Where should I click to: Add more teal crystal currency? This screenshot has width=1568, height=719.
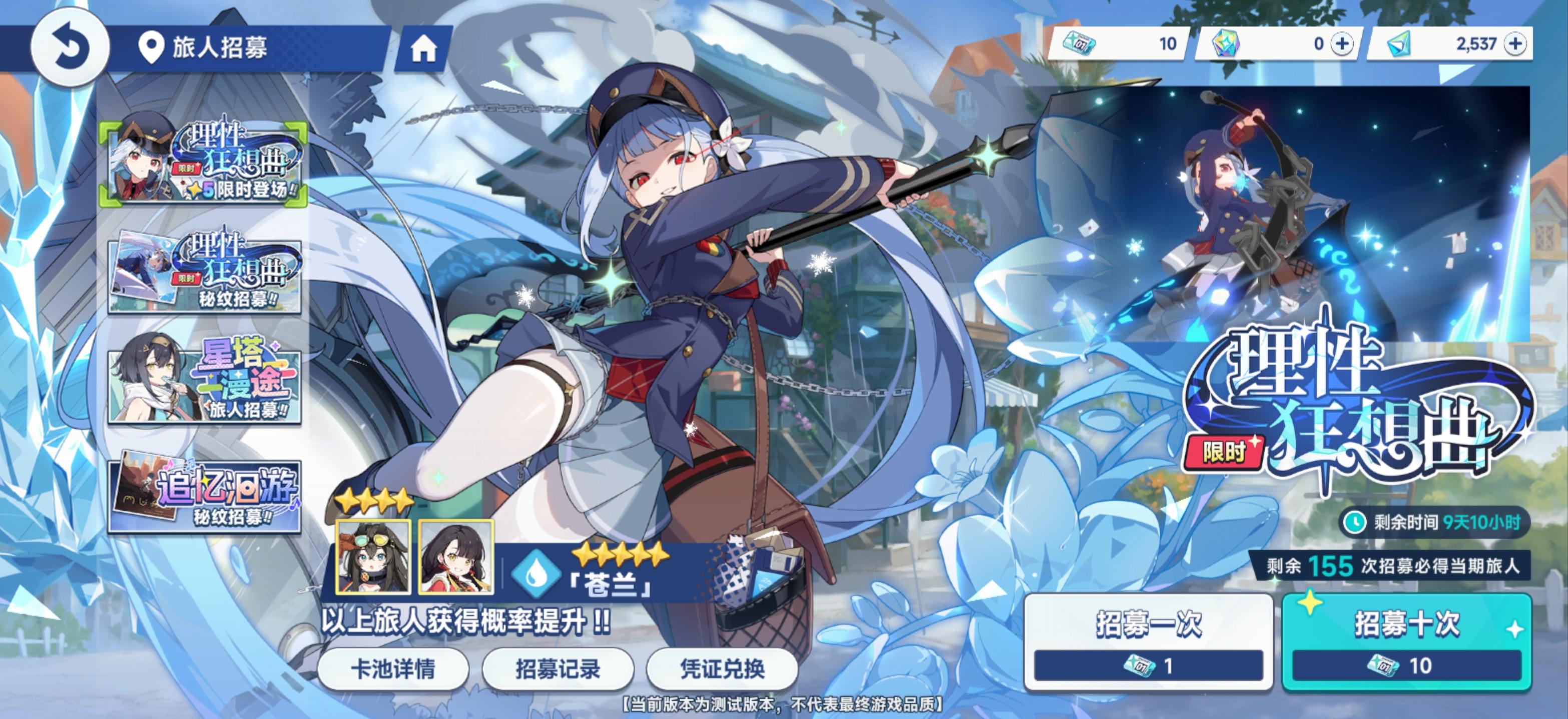point(1515,44)
